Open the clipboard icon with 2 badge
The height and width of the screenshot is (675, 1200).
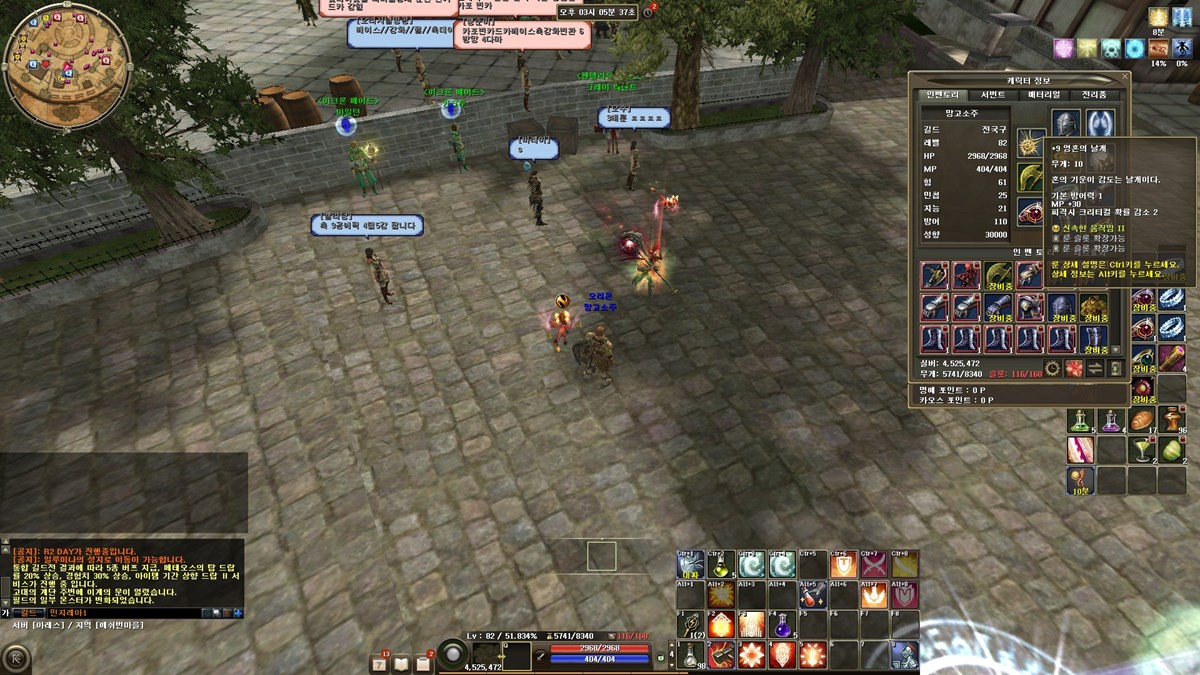click(423, 663)
